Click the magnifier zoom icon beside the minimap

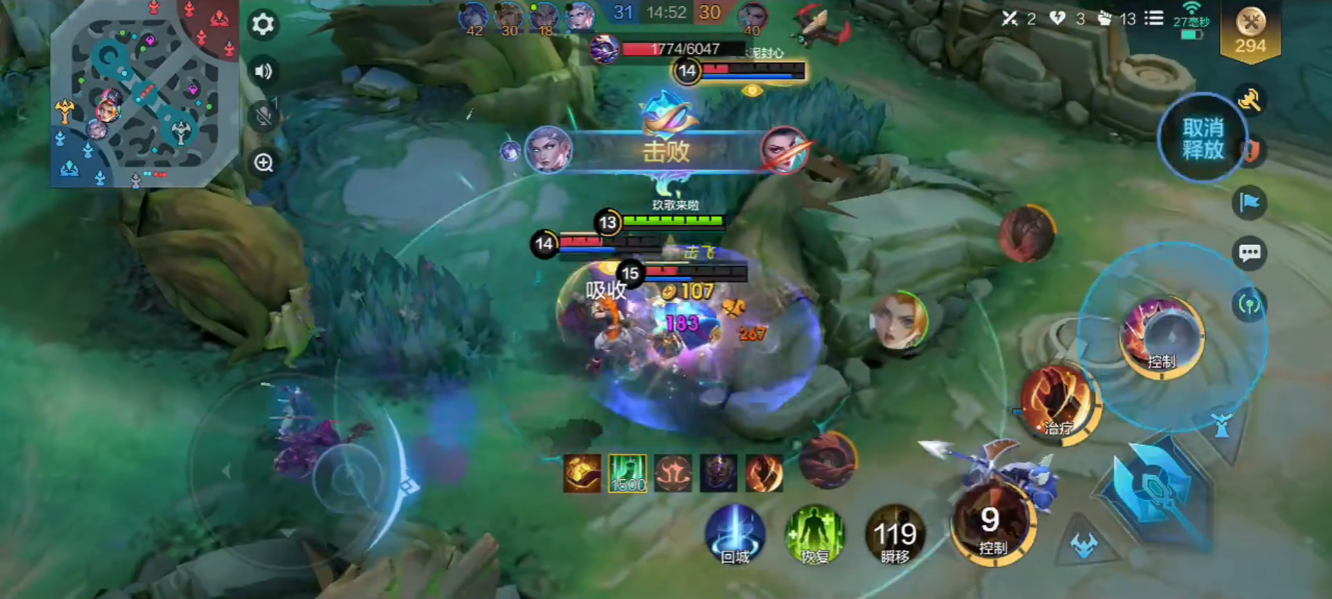[263, 163]
